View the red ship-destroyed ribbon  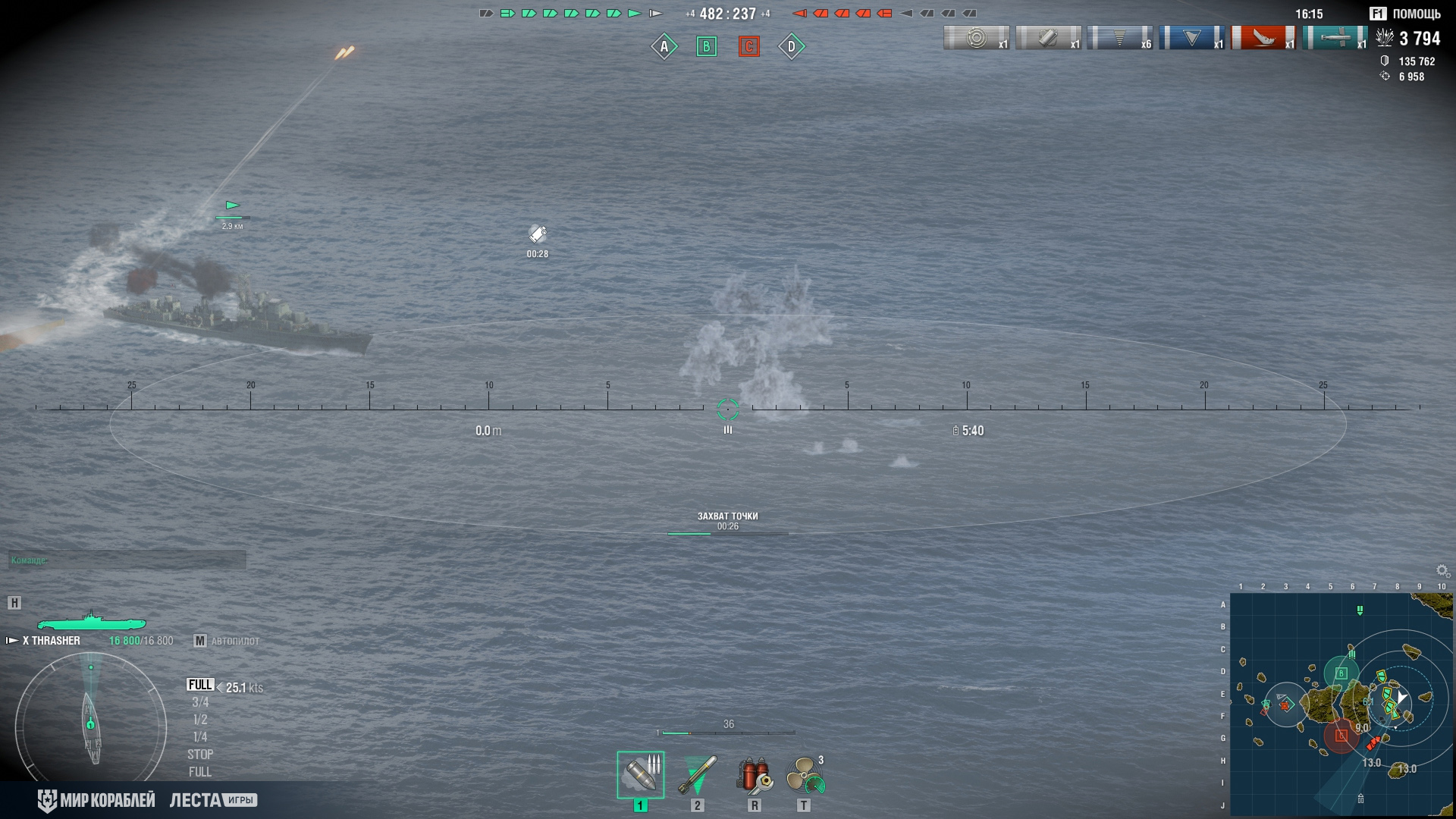click(x=1263, y=37)
